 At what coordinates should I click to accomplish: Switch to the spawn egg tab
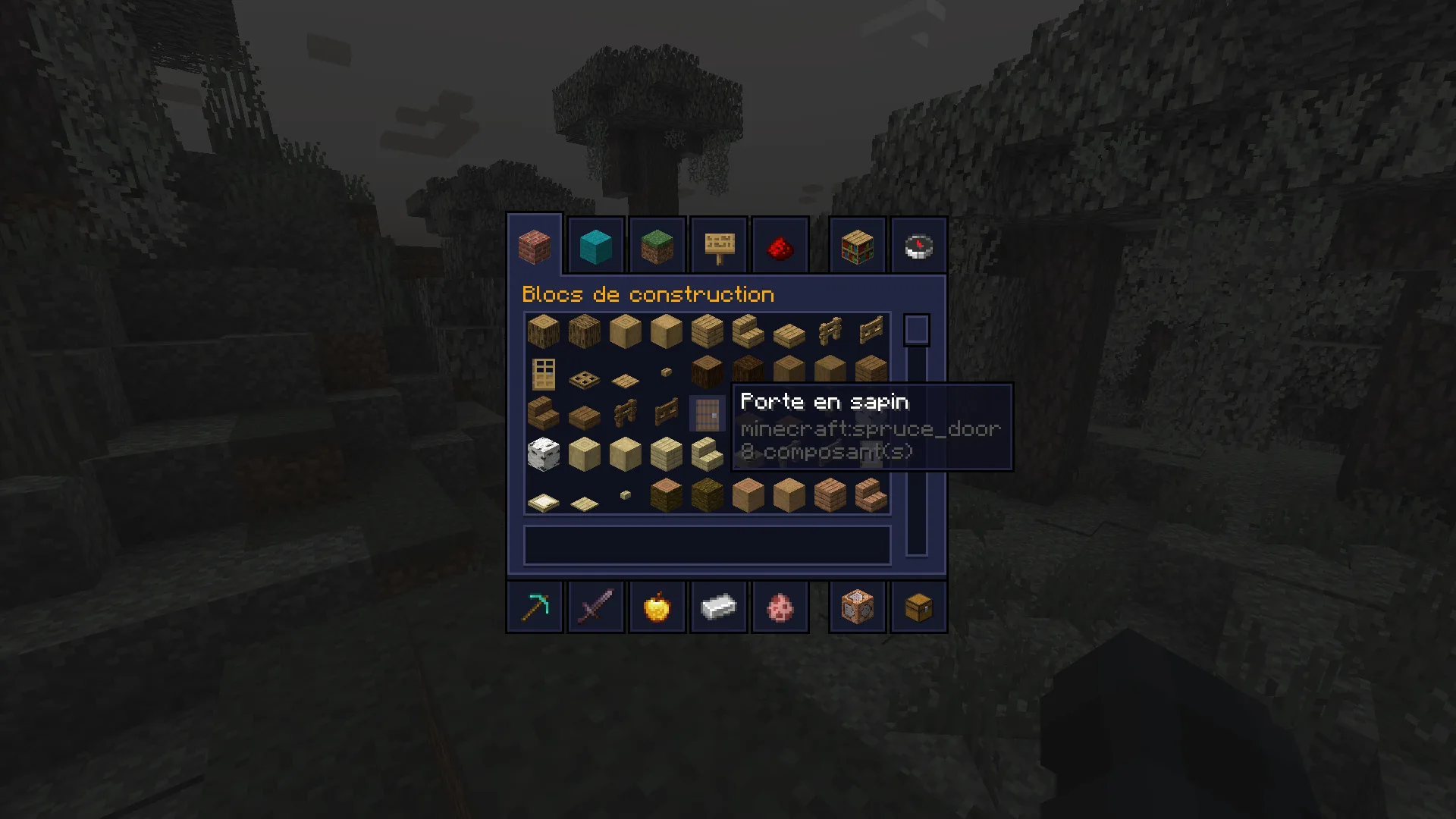coord(780,607)
